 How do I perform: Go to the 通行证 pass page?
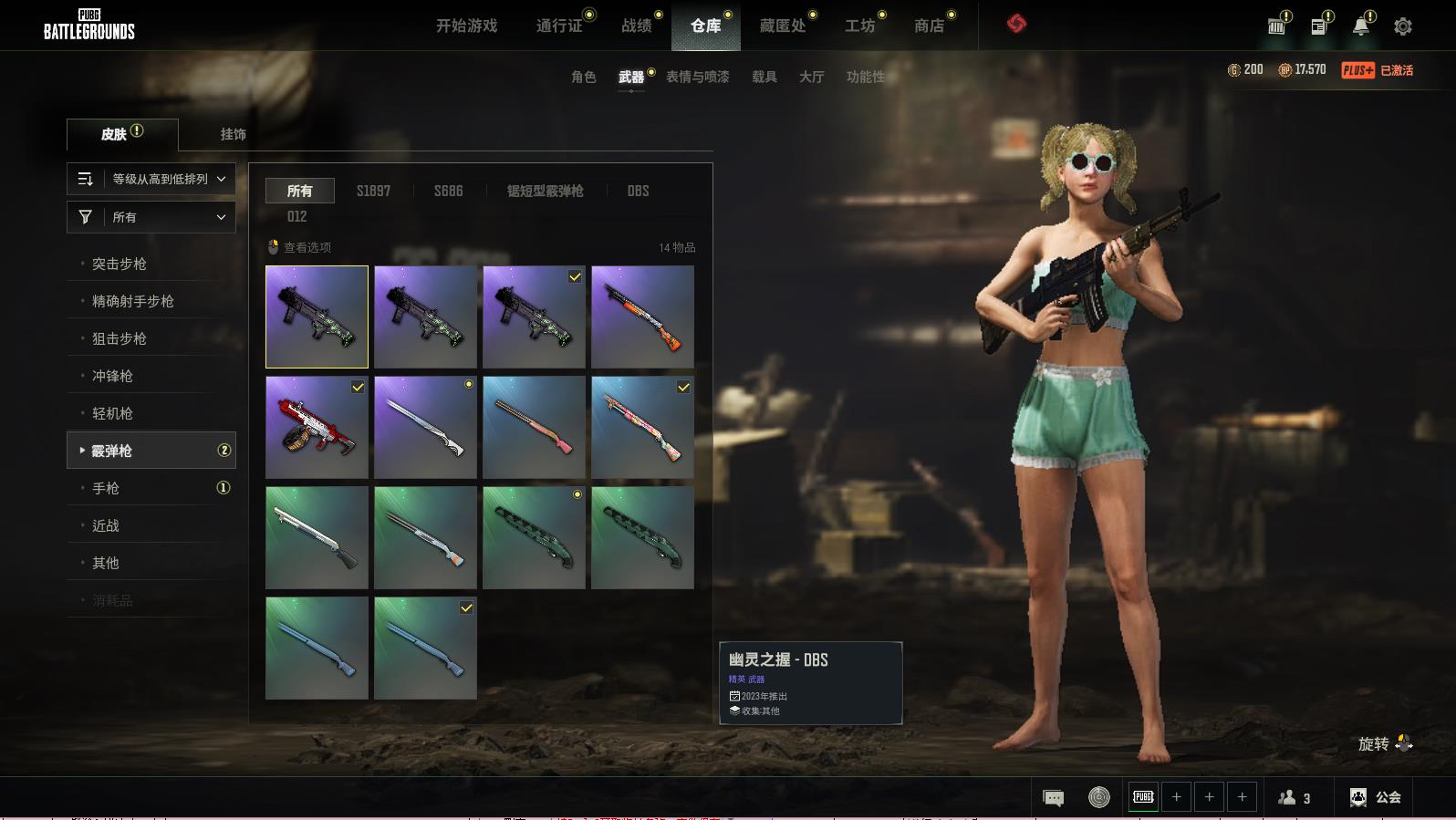(x=558, y=26)
